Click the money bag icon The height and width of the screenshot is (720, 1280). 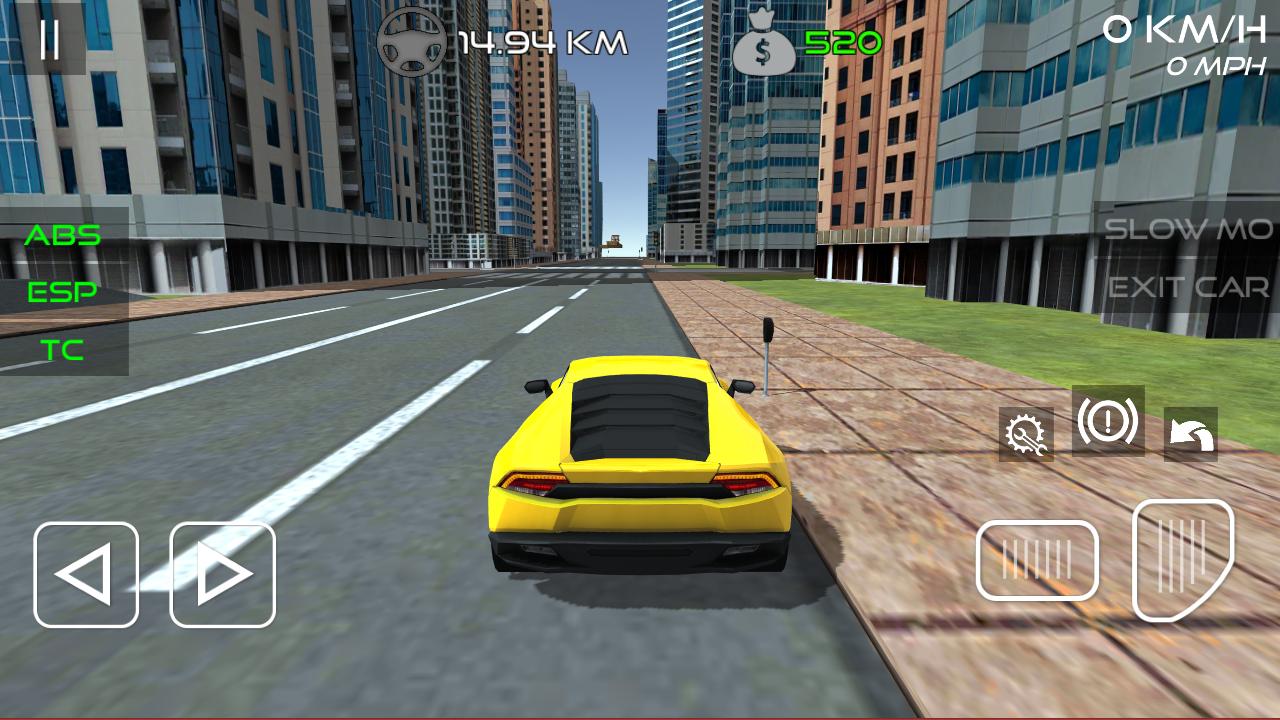(x=765, y=40)
